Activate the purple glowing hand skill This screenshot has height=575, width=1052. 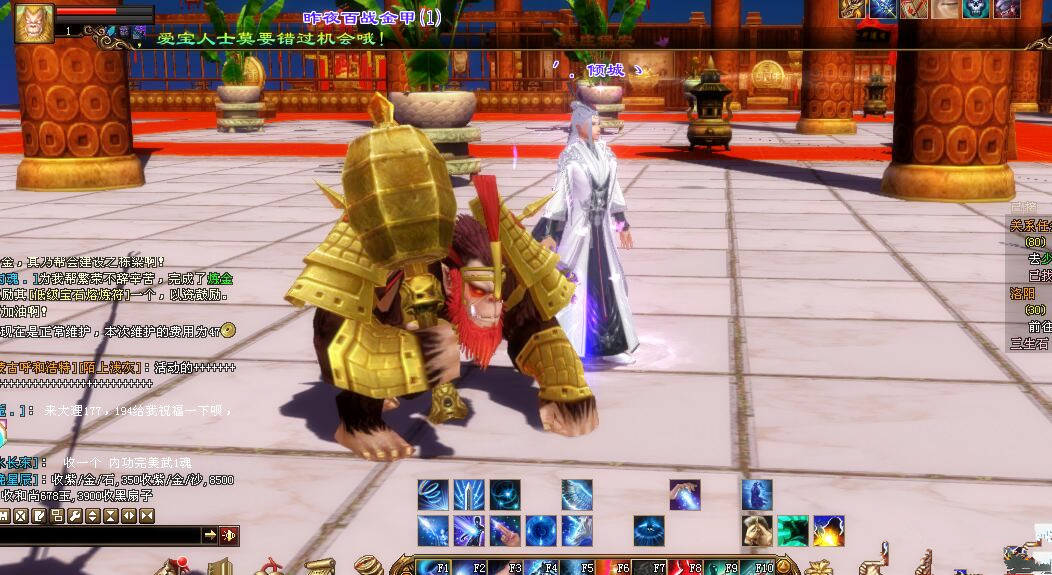[685, 494]
